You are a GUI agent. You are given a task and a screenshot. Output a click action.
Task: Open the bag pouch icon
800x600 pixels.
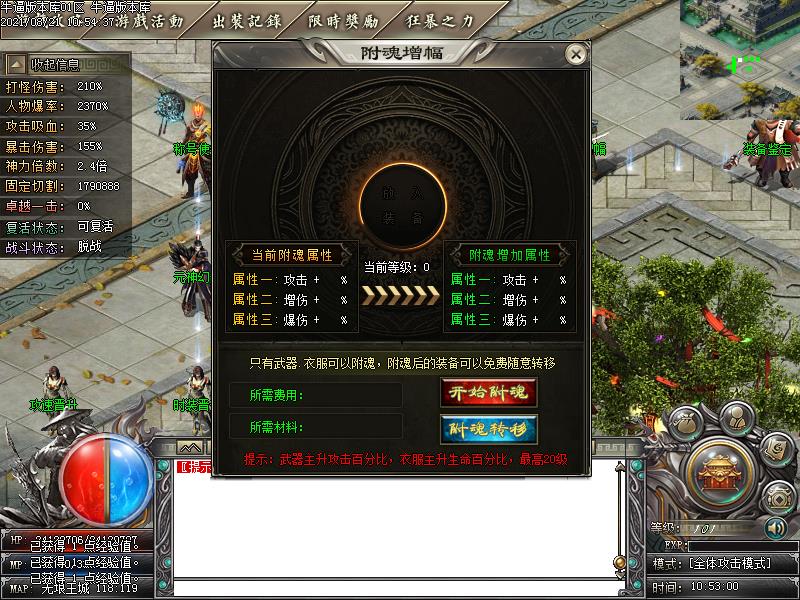pos(687,423)
